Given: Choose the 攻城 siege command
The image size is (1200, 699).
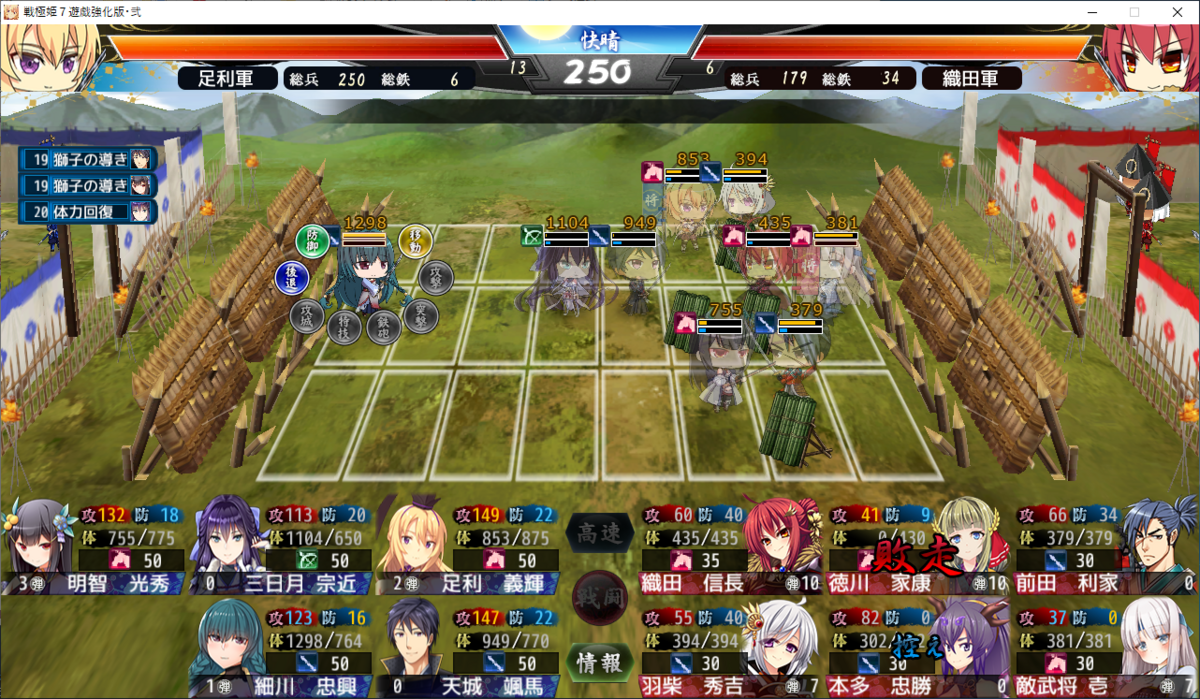Looking at the screenshot, I should [x=307, y=316].
